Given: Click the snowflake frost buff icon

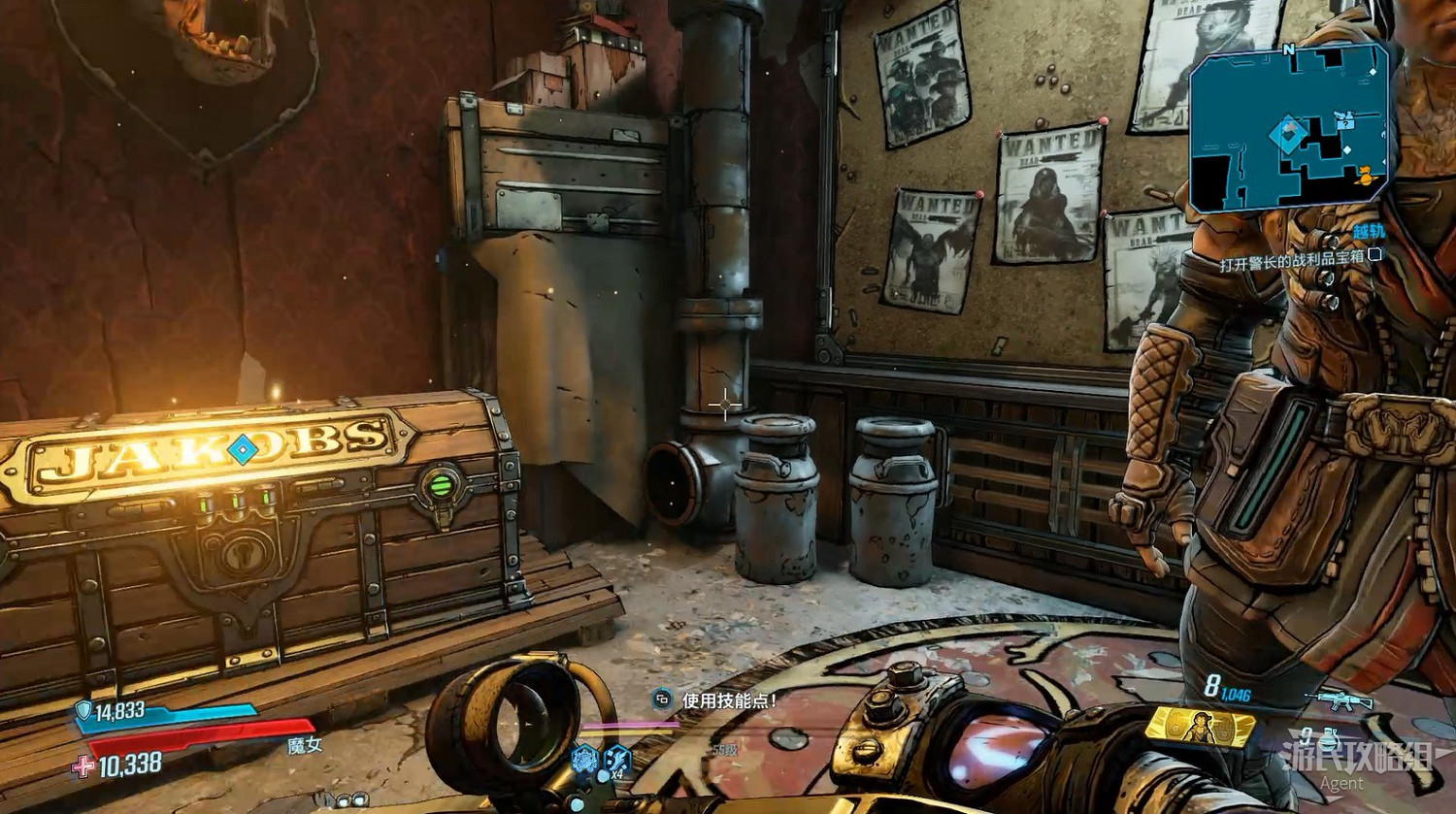Looking at the screenshot, I should tap(583, 760).
